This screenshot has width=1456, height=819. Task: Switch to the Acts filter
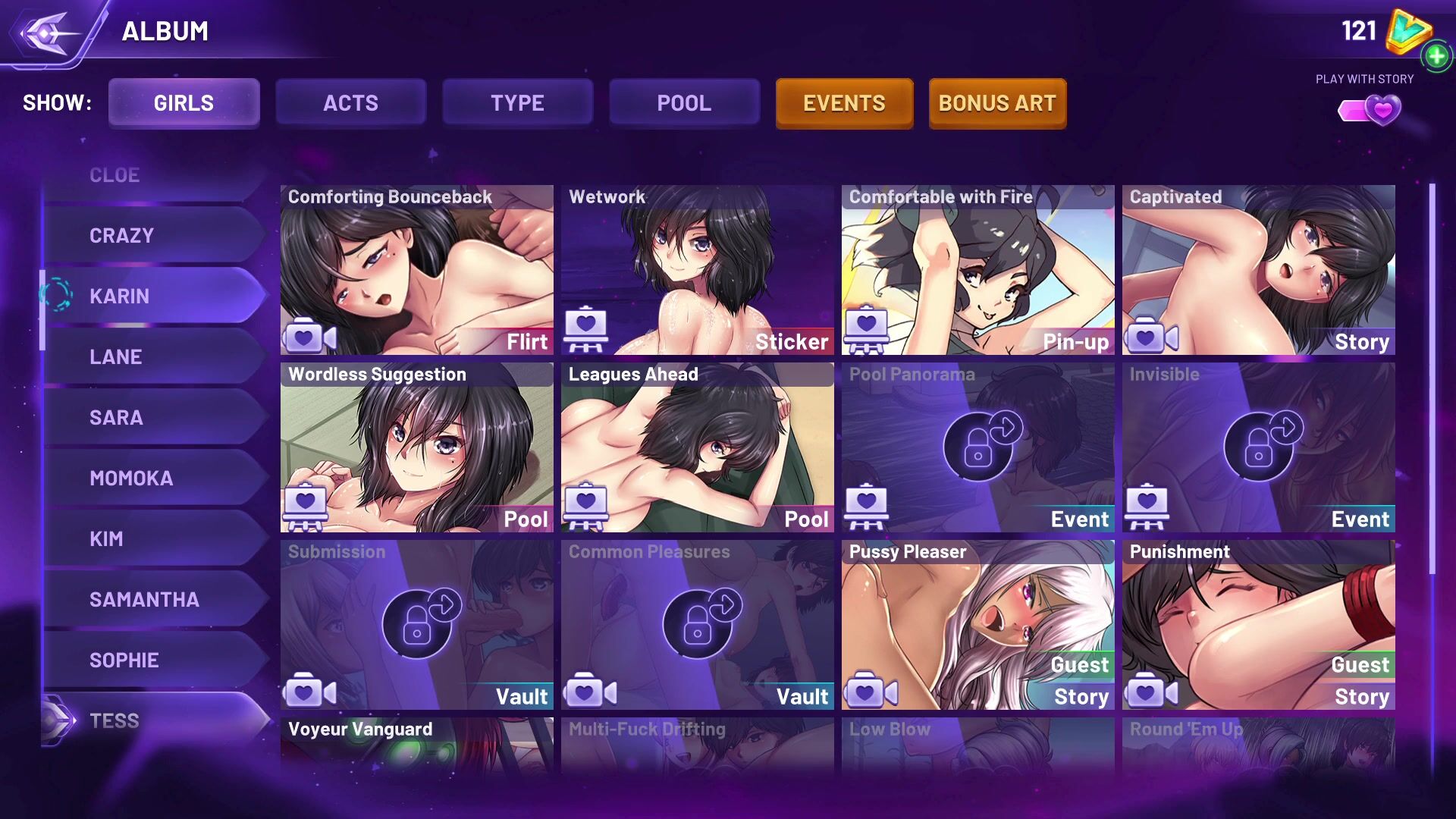tap(350, 103)
